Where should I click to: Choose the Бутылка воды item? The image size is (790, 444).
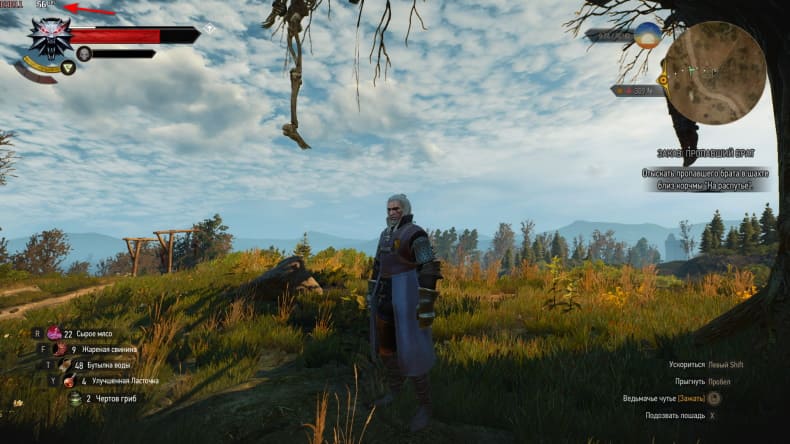(65, 365)
